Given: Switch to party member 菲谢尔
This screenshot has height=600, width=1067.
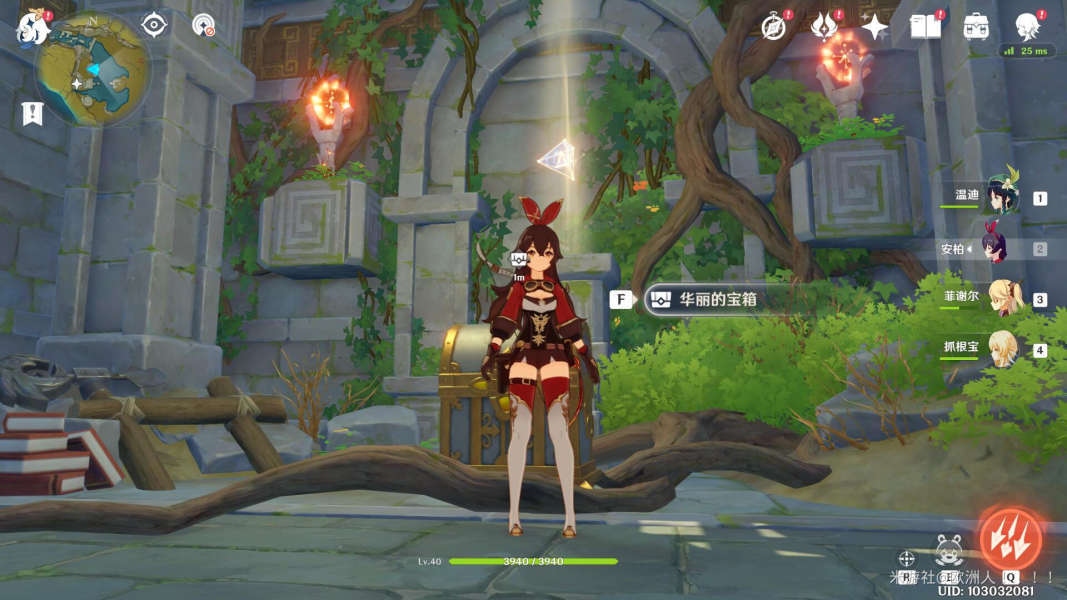Looking at the screenshot, I should 1000,298.
